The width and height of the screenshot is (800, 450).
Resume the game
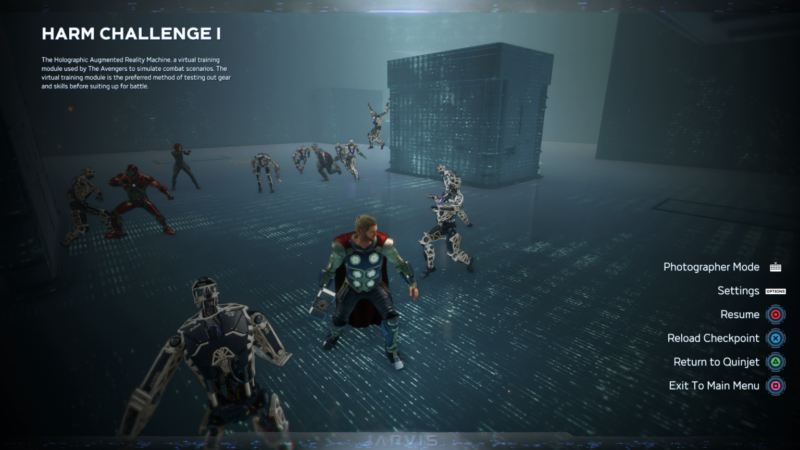click(x=740, y=315)
